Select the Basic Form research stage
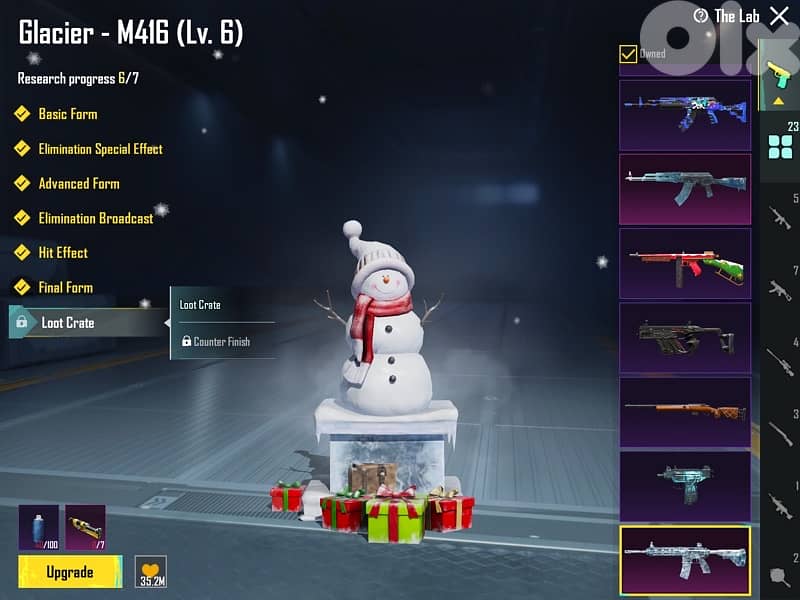The image size is (800, 600). point(67,114)
